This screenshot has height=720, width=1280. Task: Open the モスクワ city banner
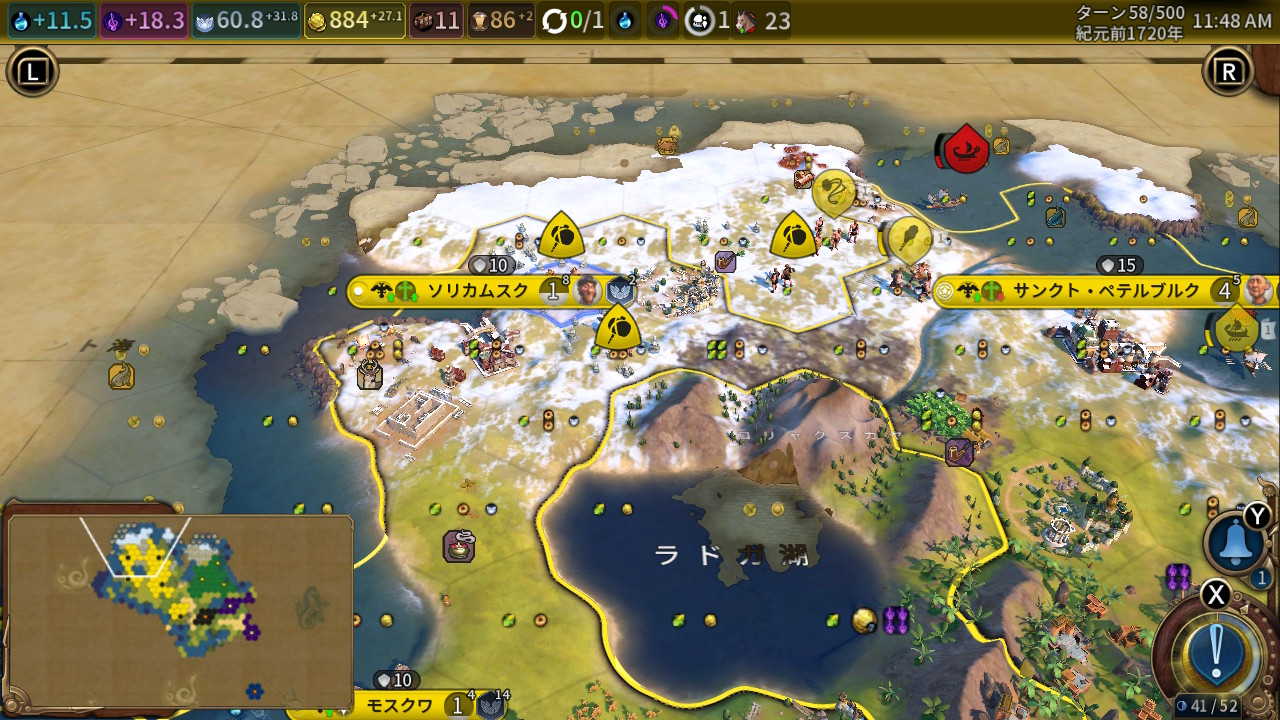398,705
